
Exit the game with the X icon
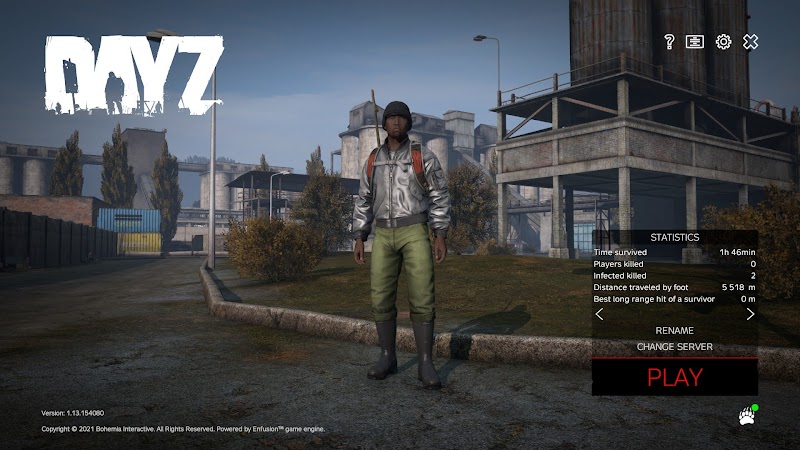click(x=751, y=41)
